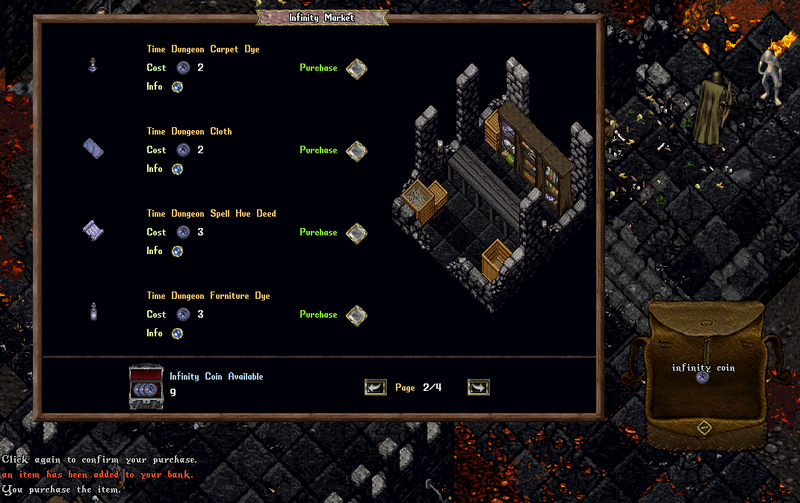The image size is (800, 503).
Task: Click the backpack's diamond minimize button
Action: pyautogui.click(x=703, y=427)
